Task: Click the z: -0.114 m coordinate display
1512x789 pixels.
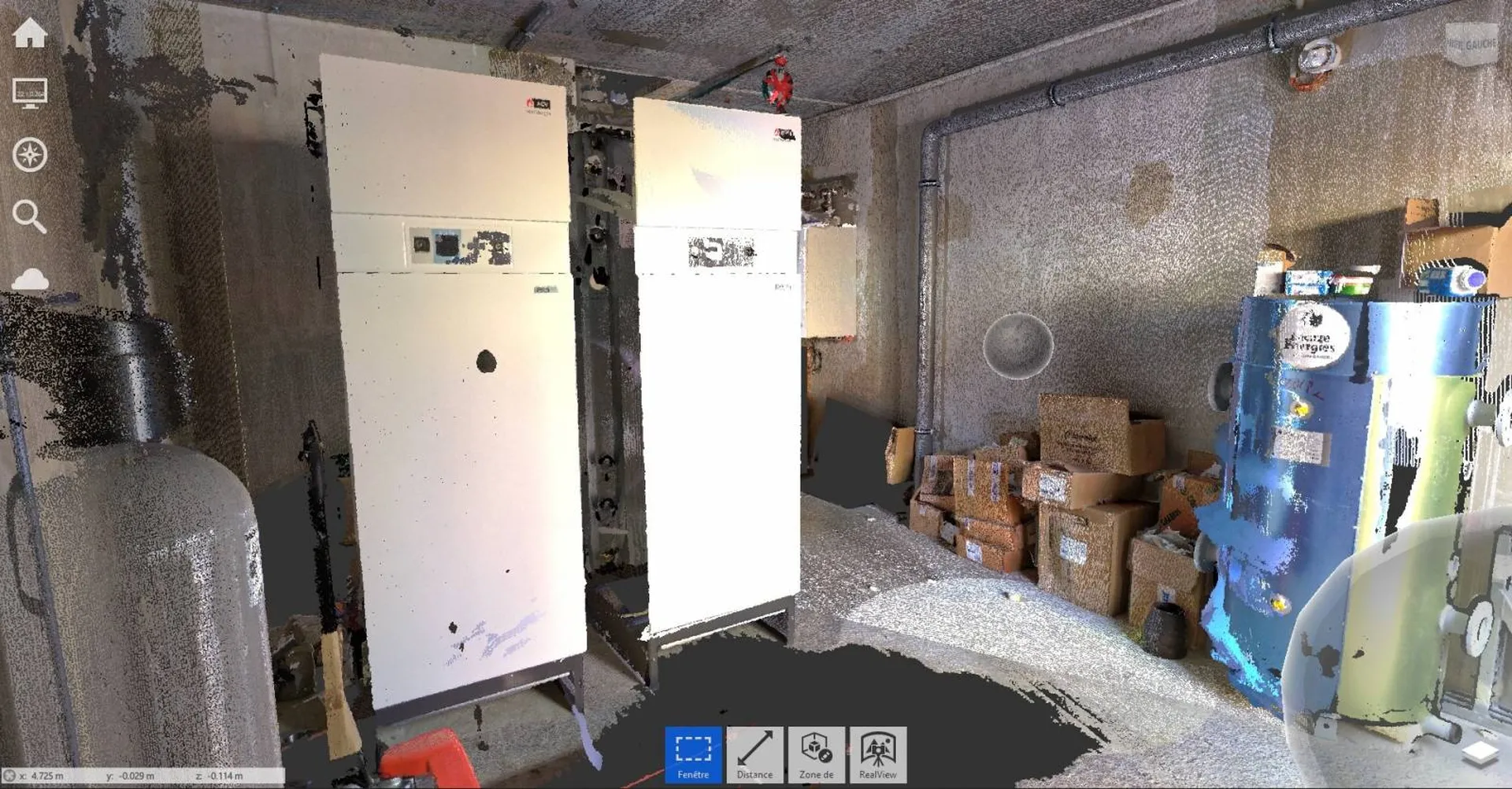Action: pyautogui.click(x=220, y=774)
